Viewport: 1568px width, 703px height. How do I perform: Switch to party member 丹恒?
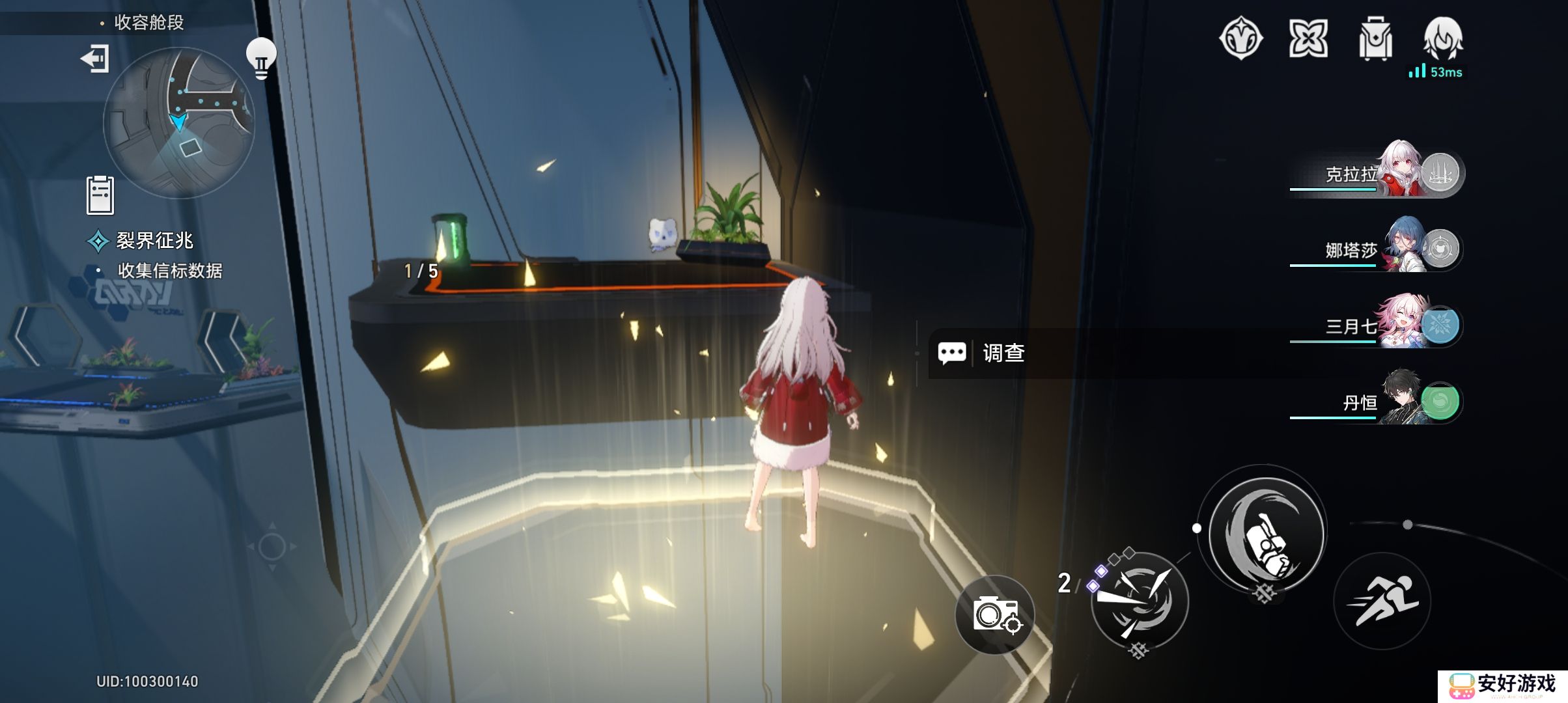1375,402
